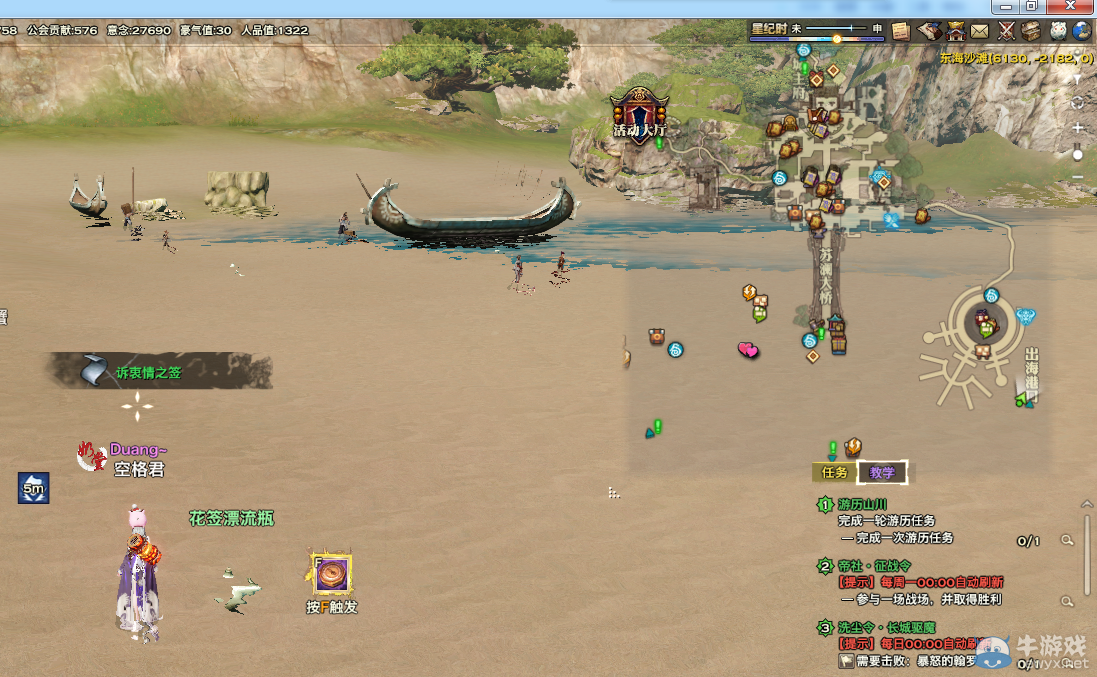Zoom out the minimap with minus button
Viewport: 1097px width, 677px height.
click(1077, 177)
